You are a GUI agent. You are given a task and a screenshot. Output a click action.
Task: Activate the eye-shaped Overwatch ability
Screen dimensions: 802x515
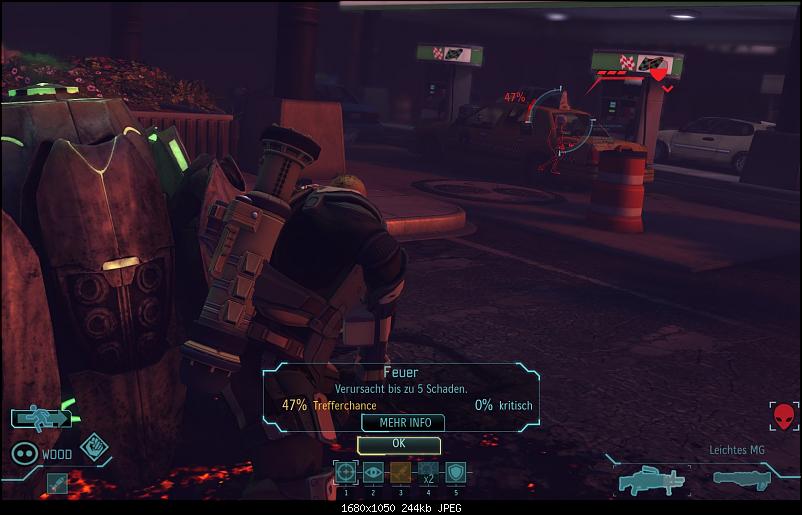[373, 472]
